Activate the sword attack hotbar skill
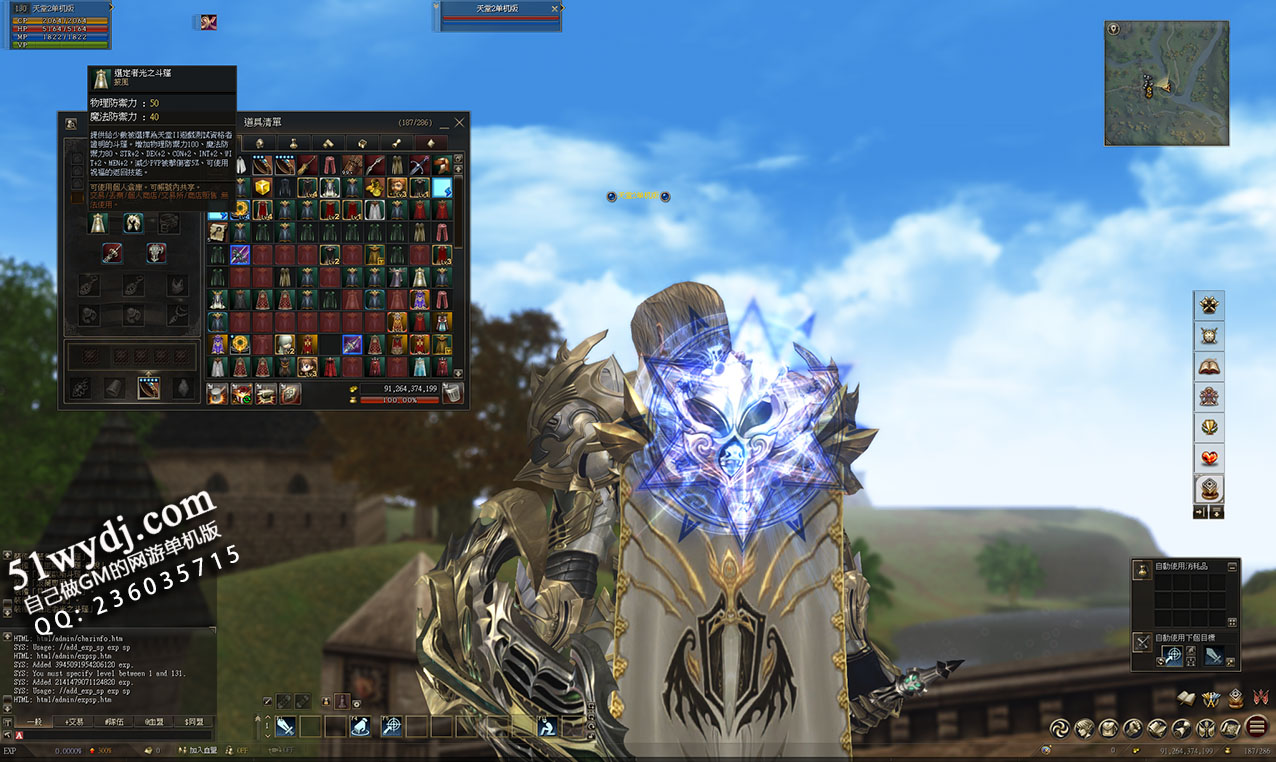This screenshot has width=1276, height=762. (x=286, y=727)
